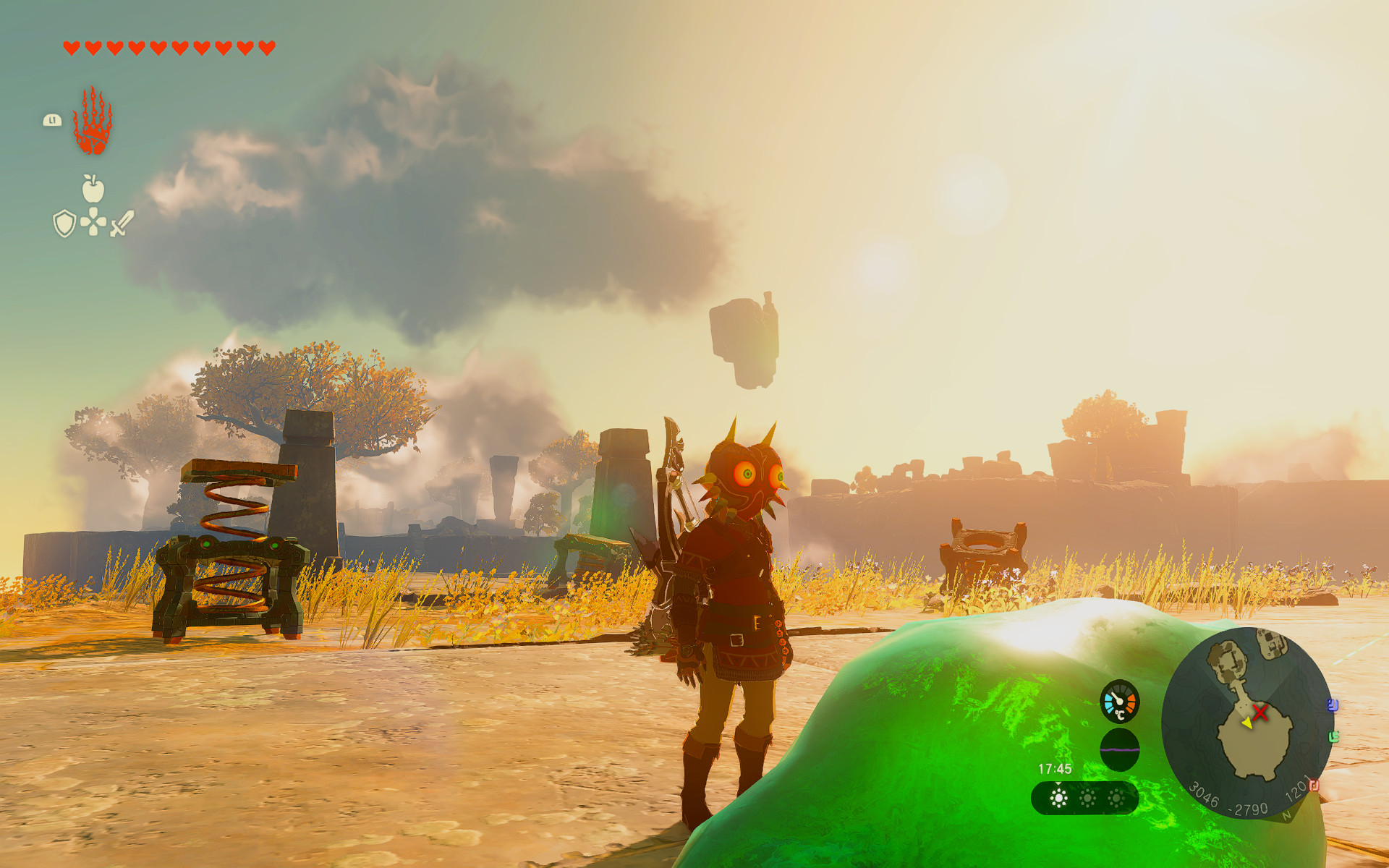1389x868 pixels.
Task: Select the red X marker on the minimap
Action: tap(1260, 711)
